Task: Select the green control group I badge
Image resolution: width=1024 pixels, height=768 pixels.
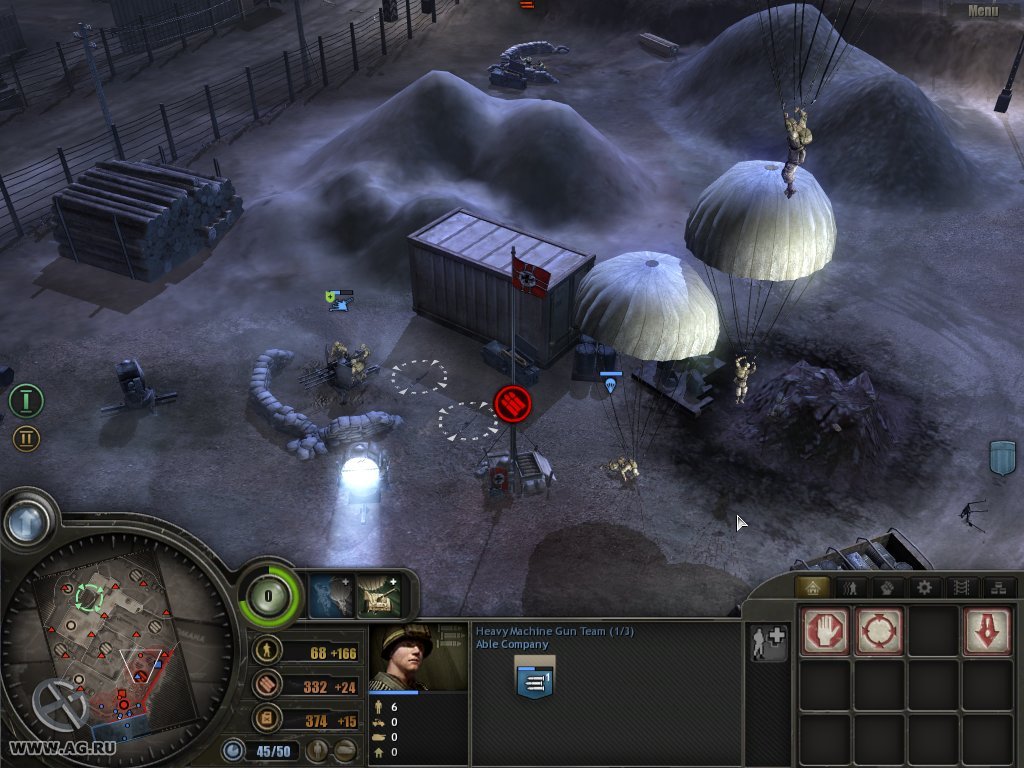Action: tap(26, 400)
